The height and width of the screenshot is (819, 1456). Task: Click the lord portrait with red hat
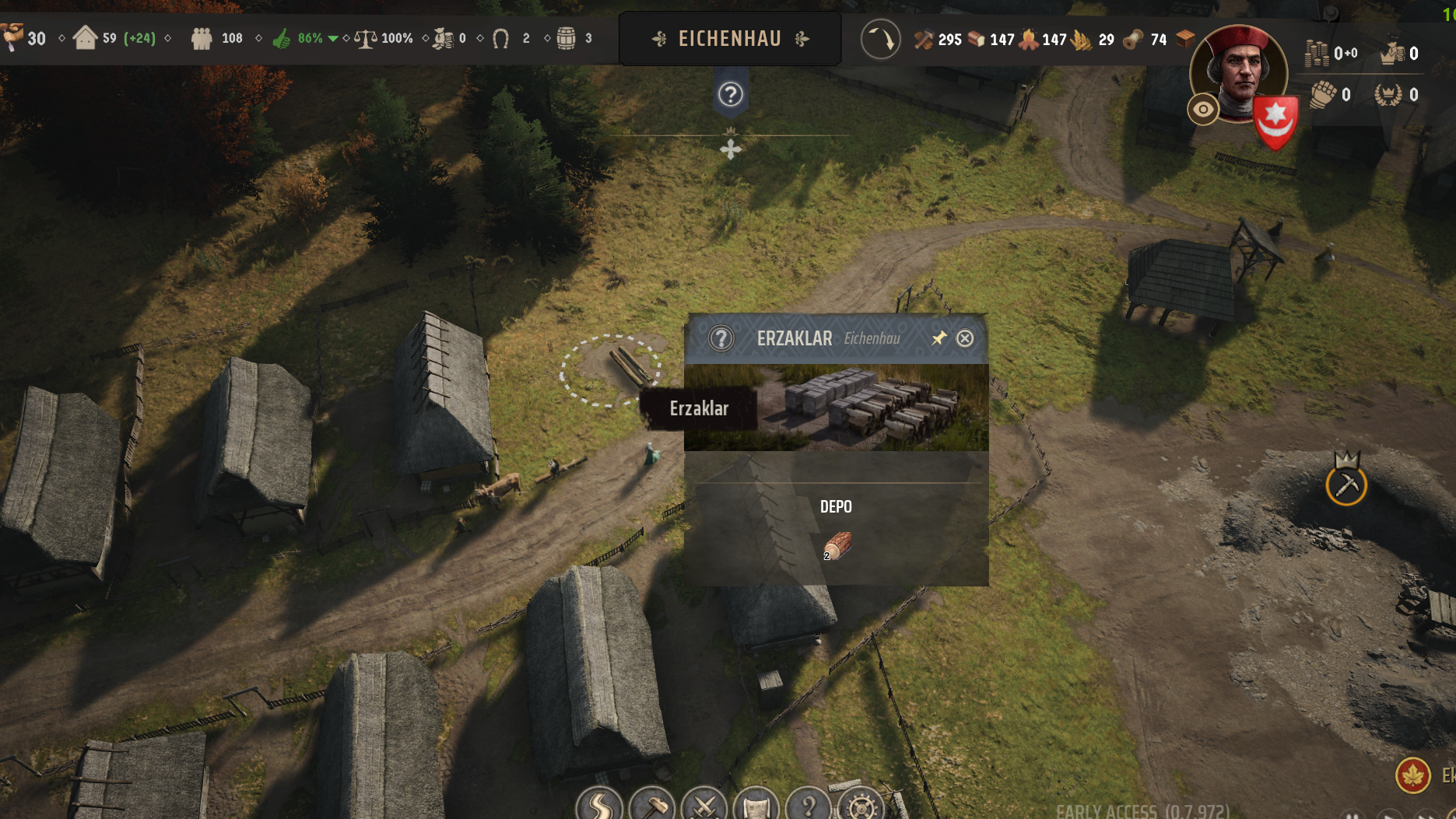tap(1239, 72)
